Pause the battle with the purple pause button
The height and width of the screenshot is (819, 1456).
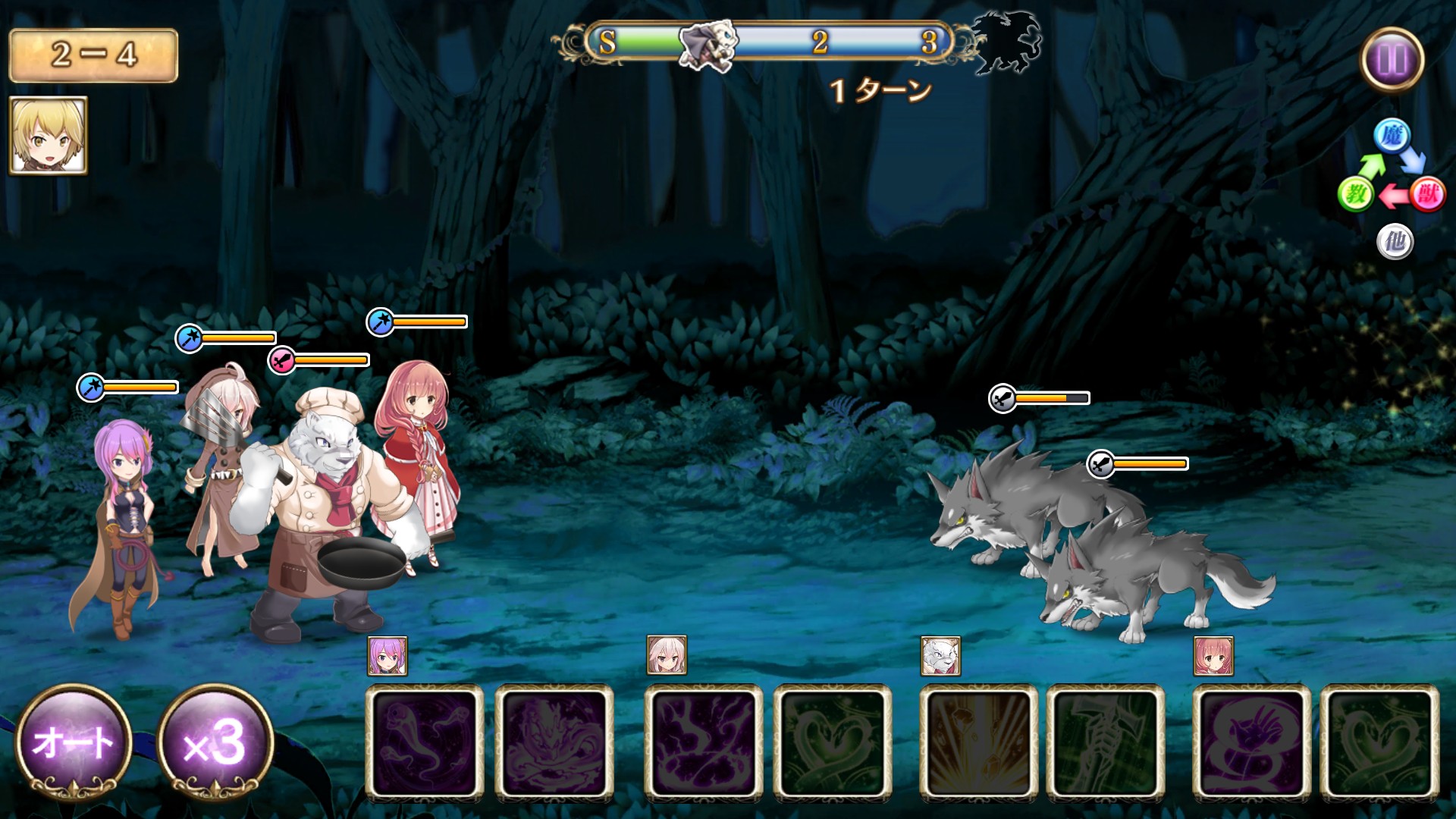pyautogui.click(x=1392, y=59)
